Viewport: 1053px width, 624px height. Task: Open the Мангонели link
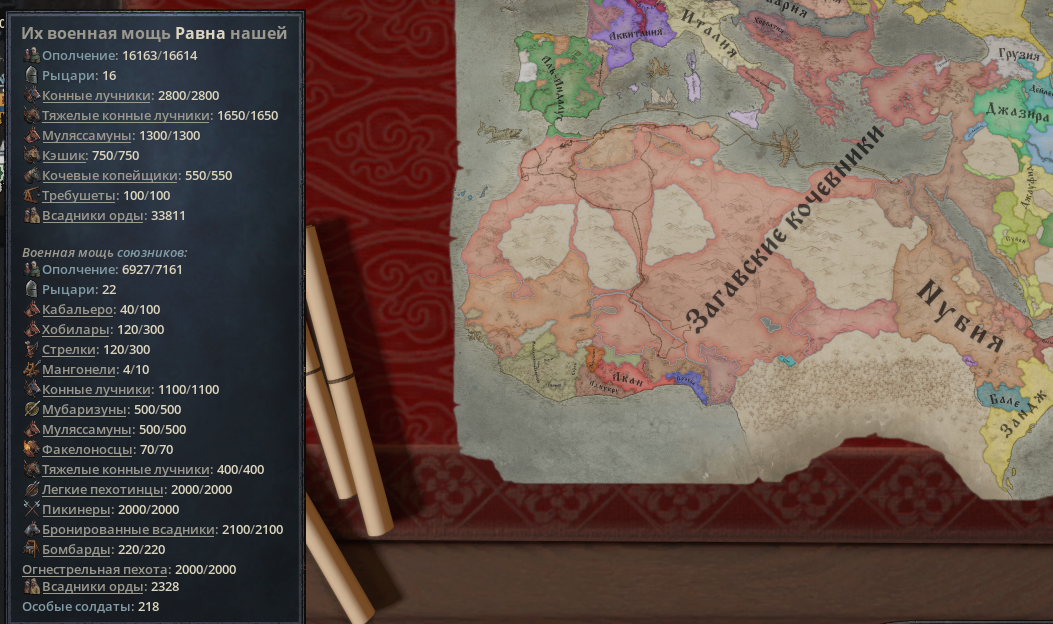tap(78, 369)
